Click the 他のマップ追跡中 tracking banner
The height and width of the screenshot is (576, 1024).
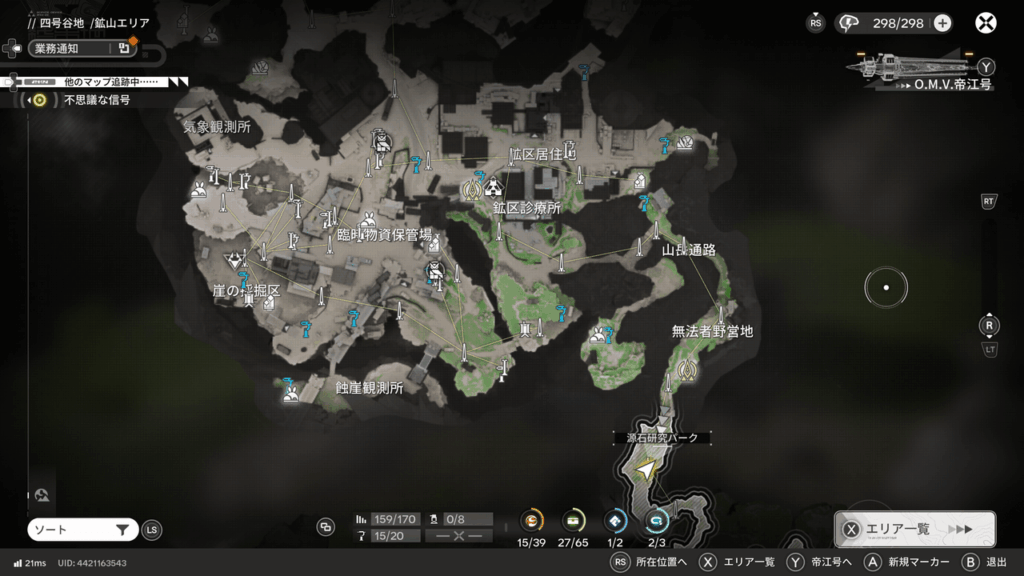[100, 81]
